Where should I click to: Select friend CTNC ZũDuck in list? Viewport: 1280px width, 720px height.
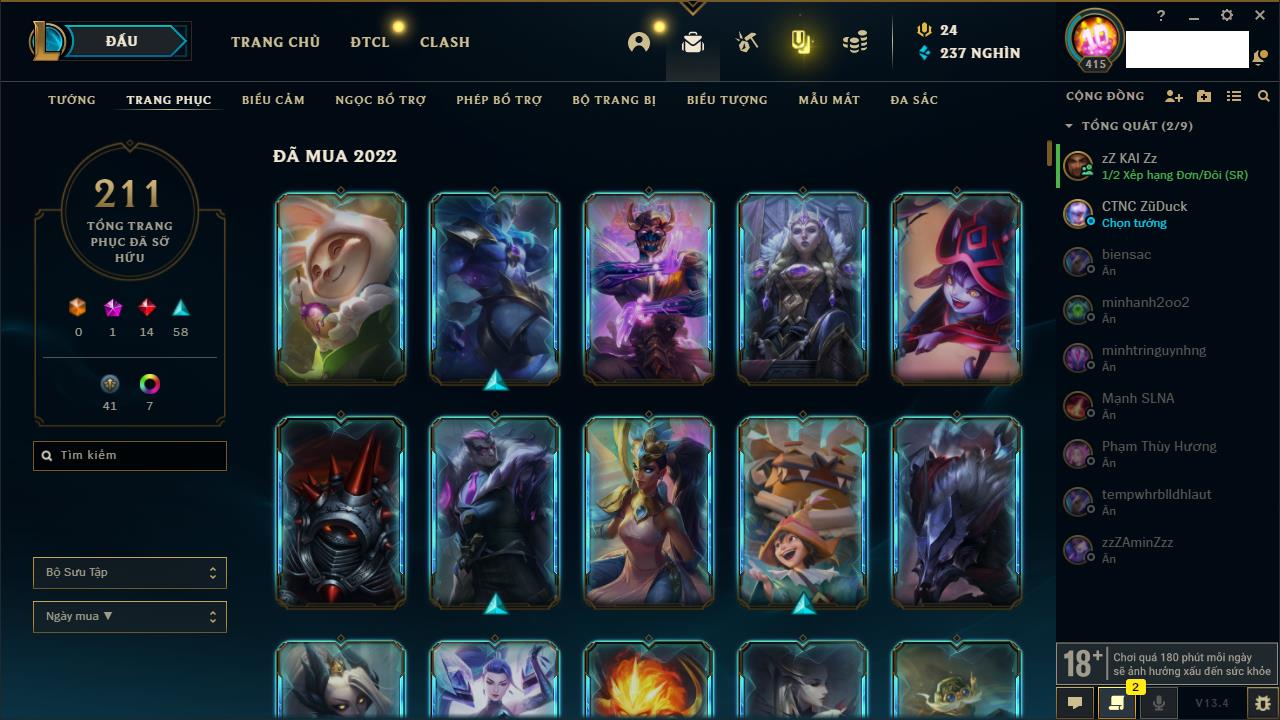pyautogui.click(x=1144, y=213)
